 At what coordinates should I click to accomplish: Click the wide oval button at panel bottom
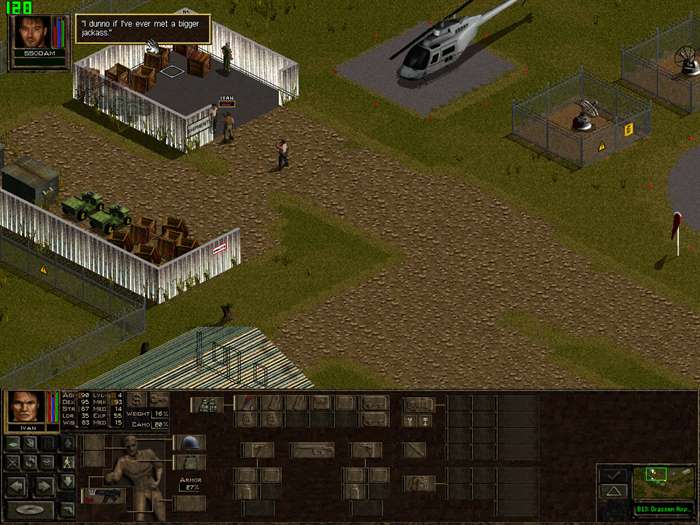click(x=30, y=509)
